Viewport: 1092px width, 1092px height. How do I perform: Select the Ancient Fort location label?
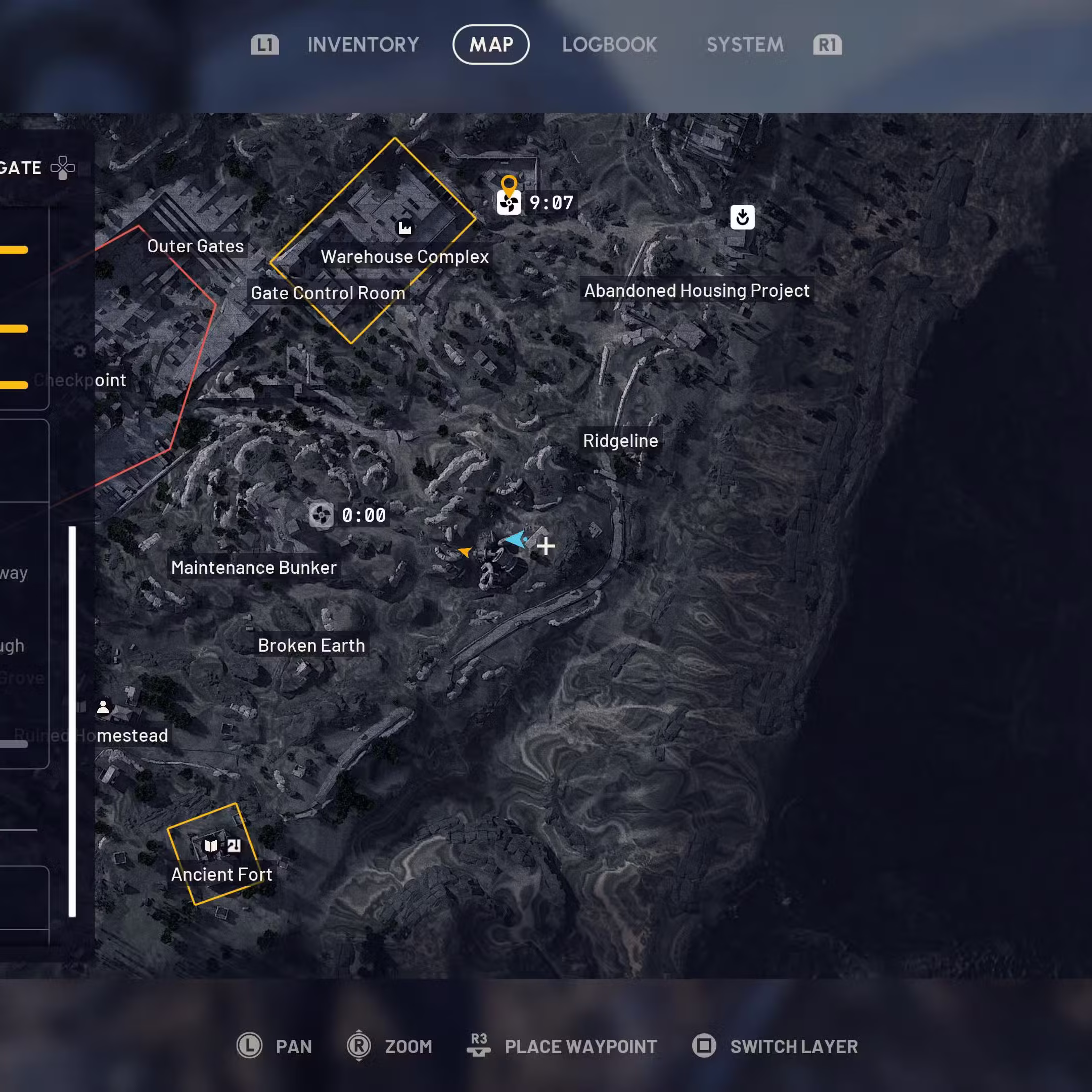(221, 875)
